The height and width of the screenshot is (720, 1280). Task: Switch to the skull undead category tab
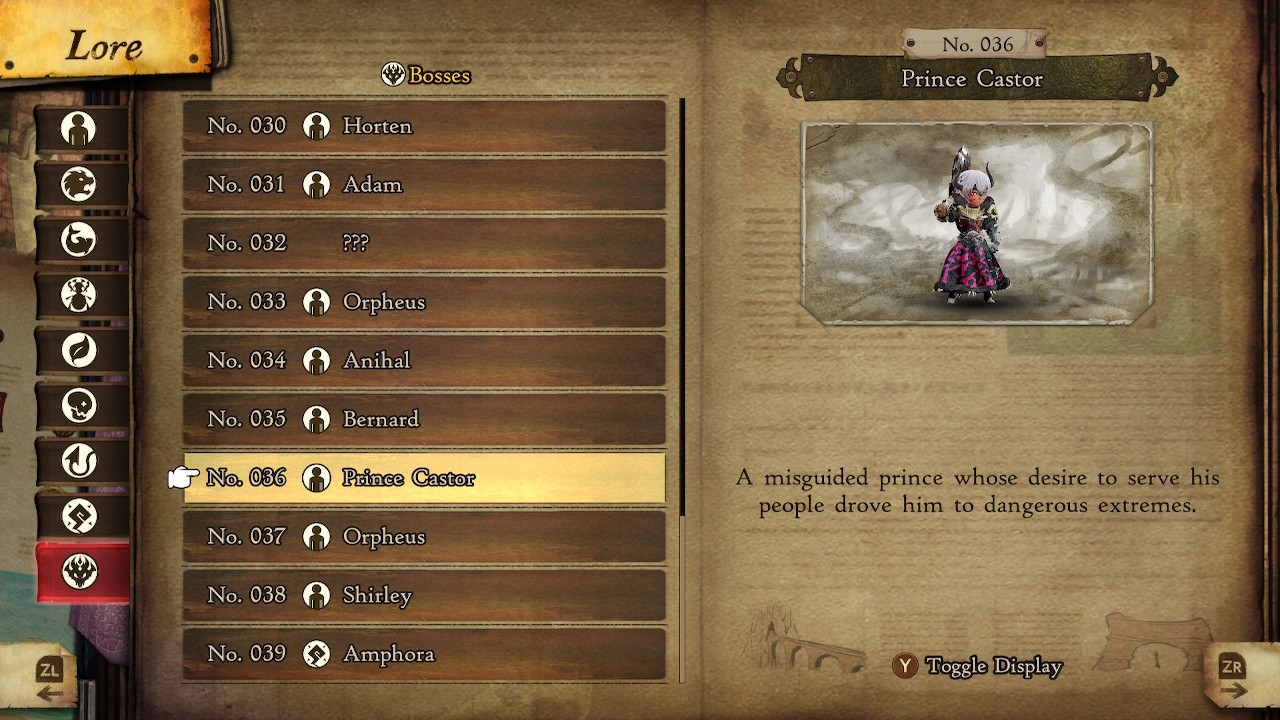coord(80,406)
